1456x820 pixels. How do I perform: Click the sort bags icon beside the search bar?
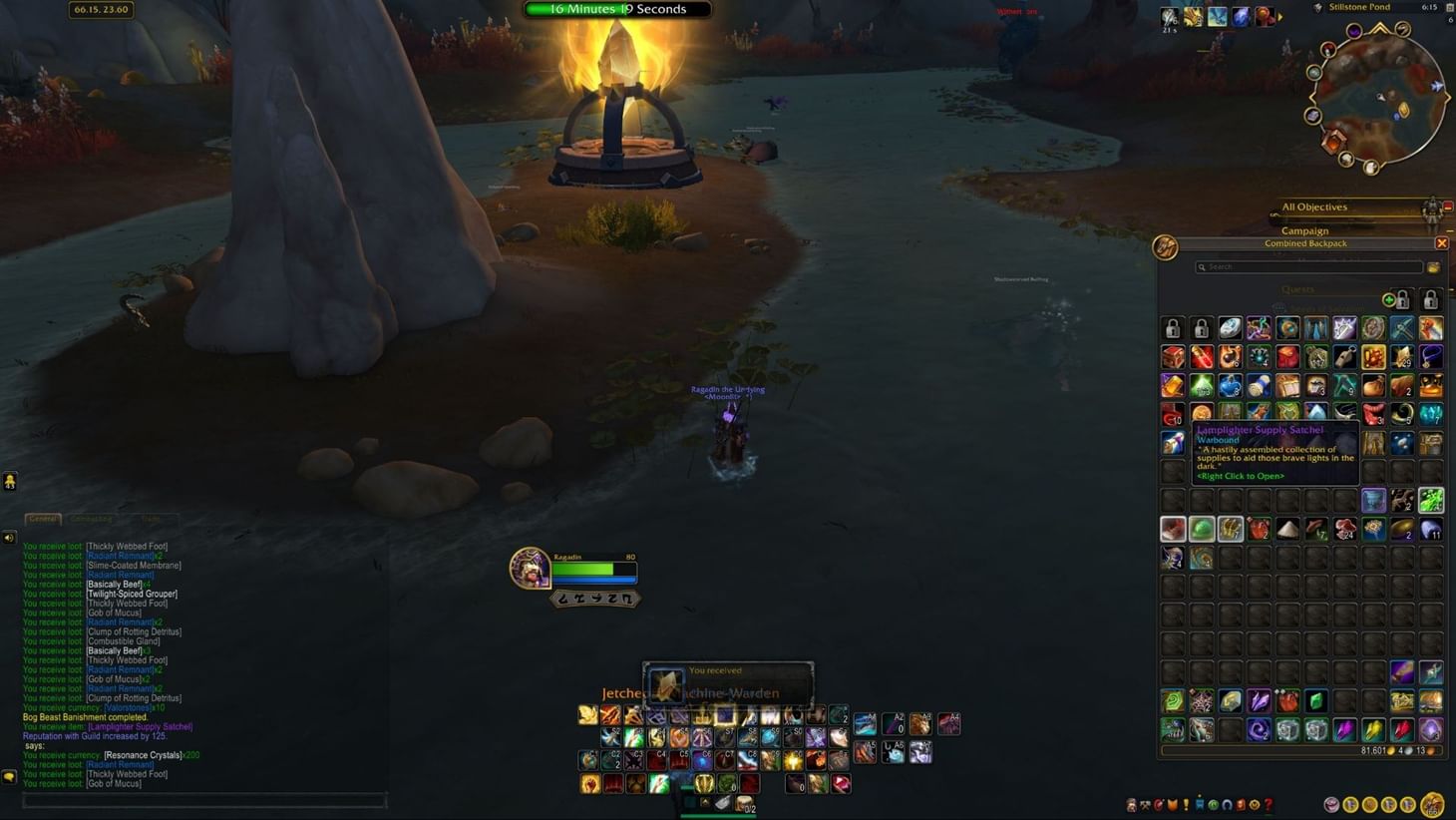tap(1432, 267)
